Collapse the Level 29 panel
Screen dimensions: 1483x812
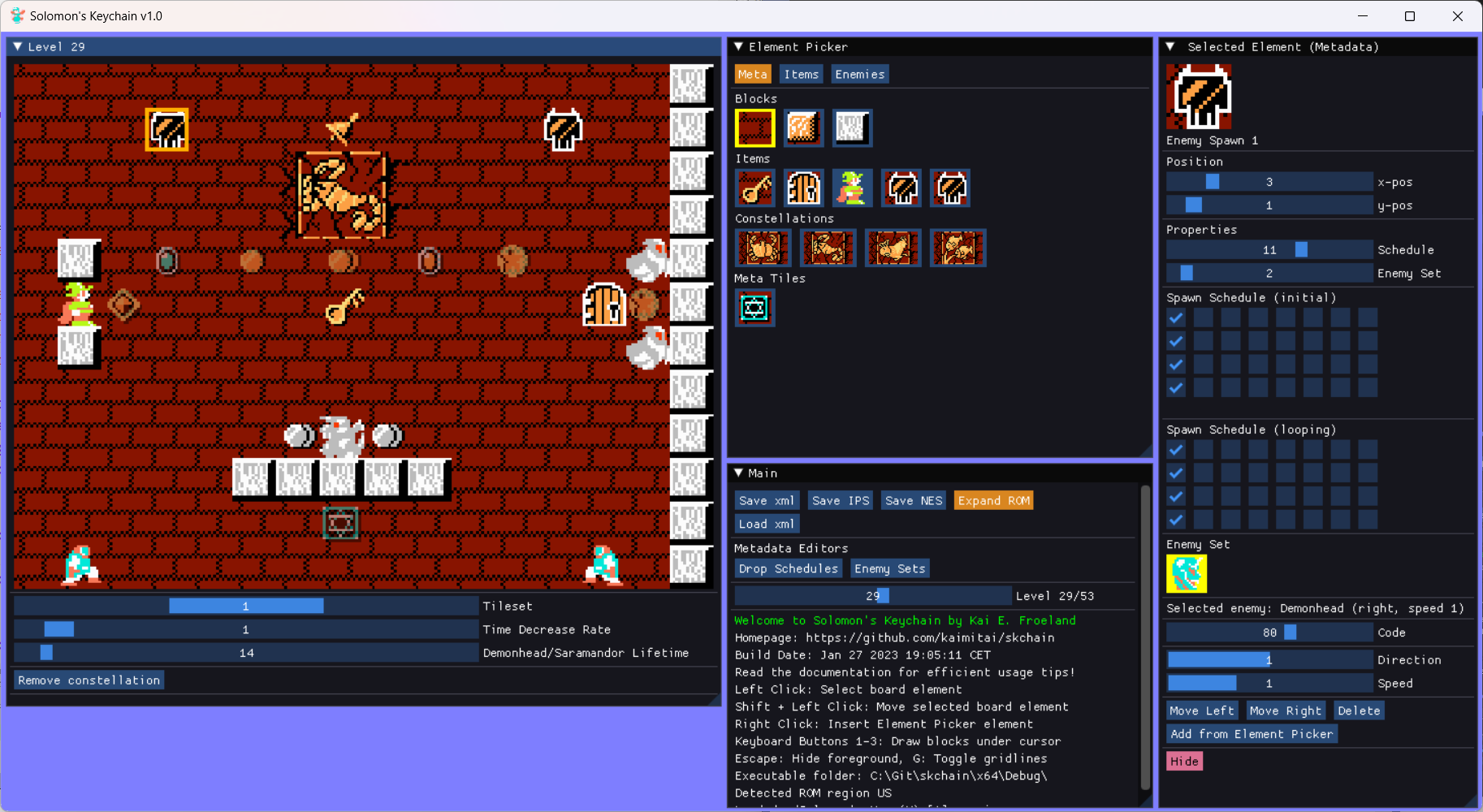(x=18, y=46)
